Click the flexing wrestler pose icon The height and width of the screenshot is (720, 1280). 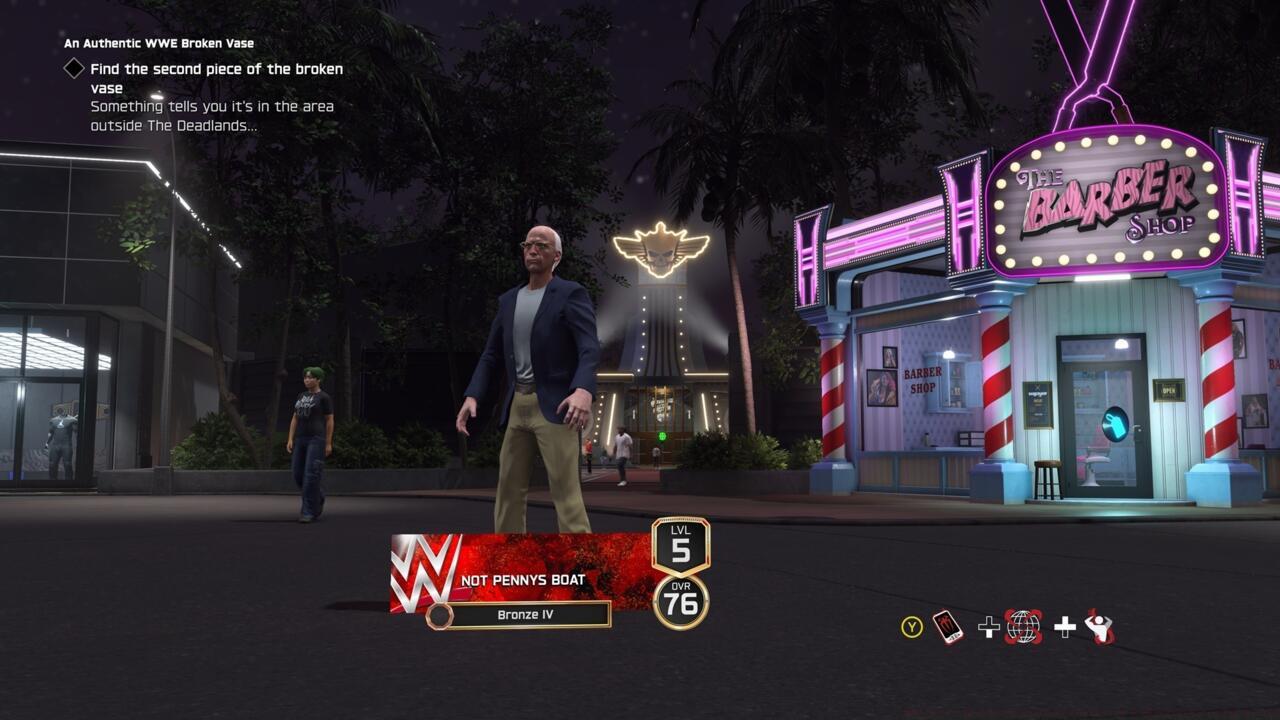point(1100,628)
